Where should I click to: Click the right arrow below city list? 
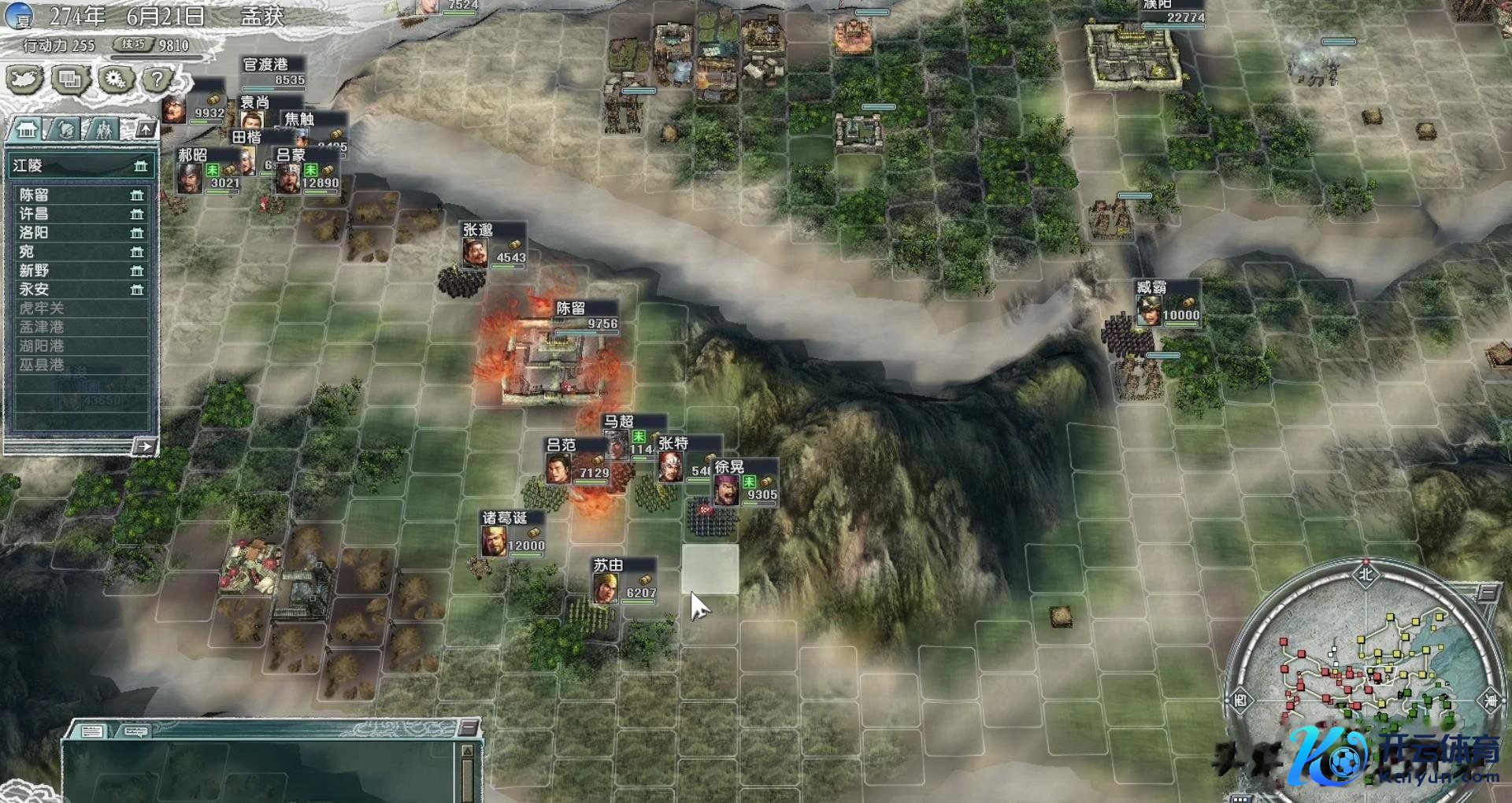click(143, 446)
